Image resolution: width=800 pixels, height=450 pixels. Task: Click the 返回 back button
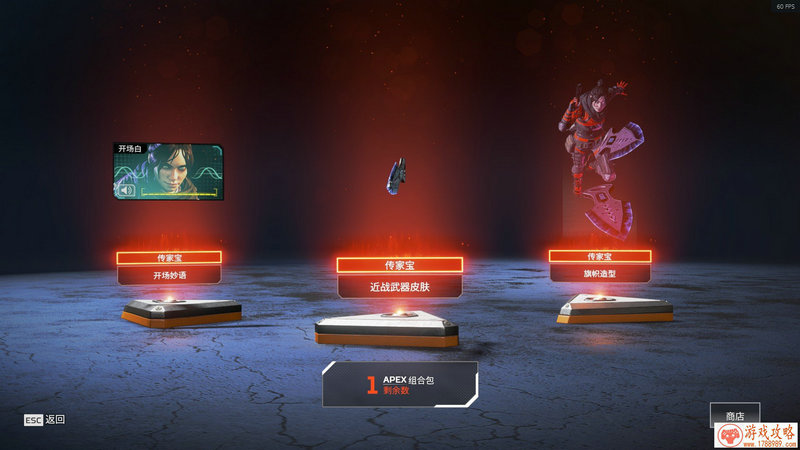[45, 419]
